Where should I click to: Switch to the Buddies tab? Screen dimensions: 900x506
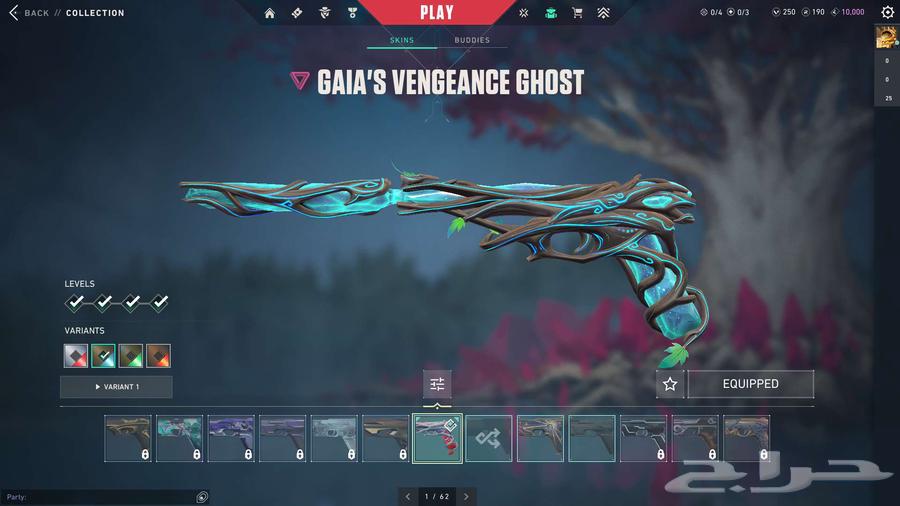tap(472, 40)
